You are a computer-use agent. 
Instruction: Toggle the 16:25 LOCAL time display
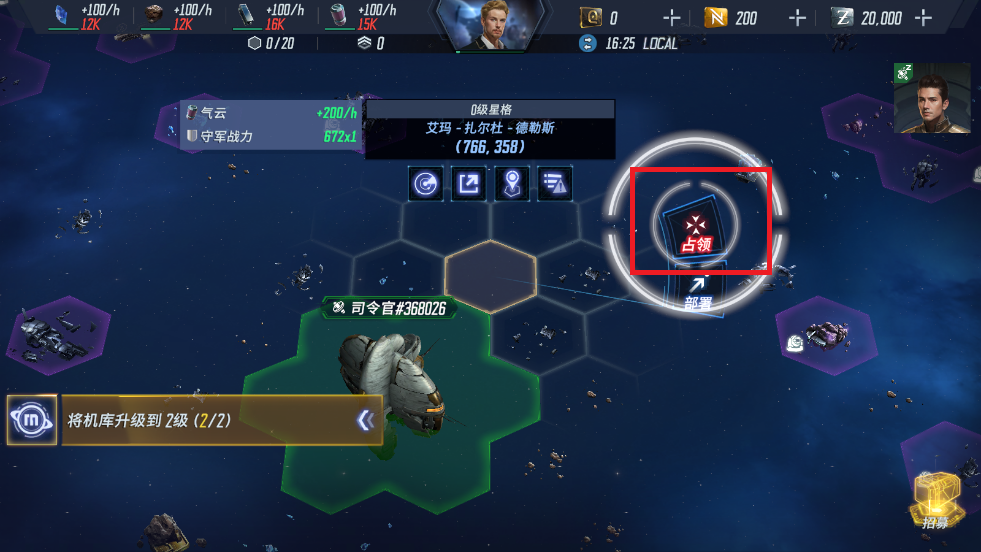pos(630,44)
